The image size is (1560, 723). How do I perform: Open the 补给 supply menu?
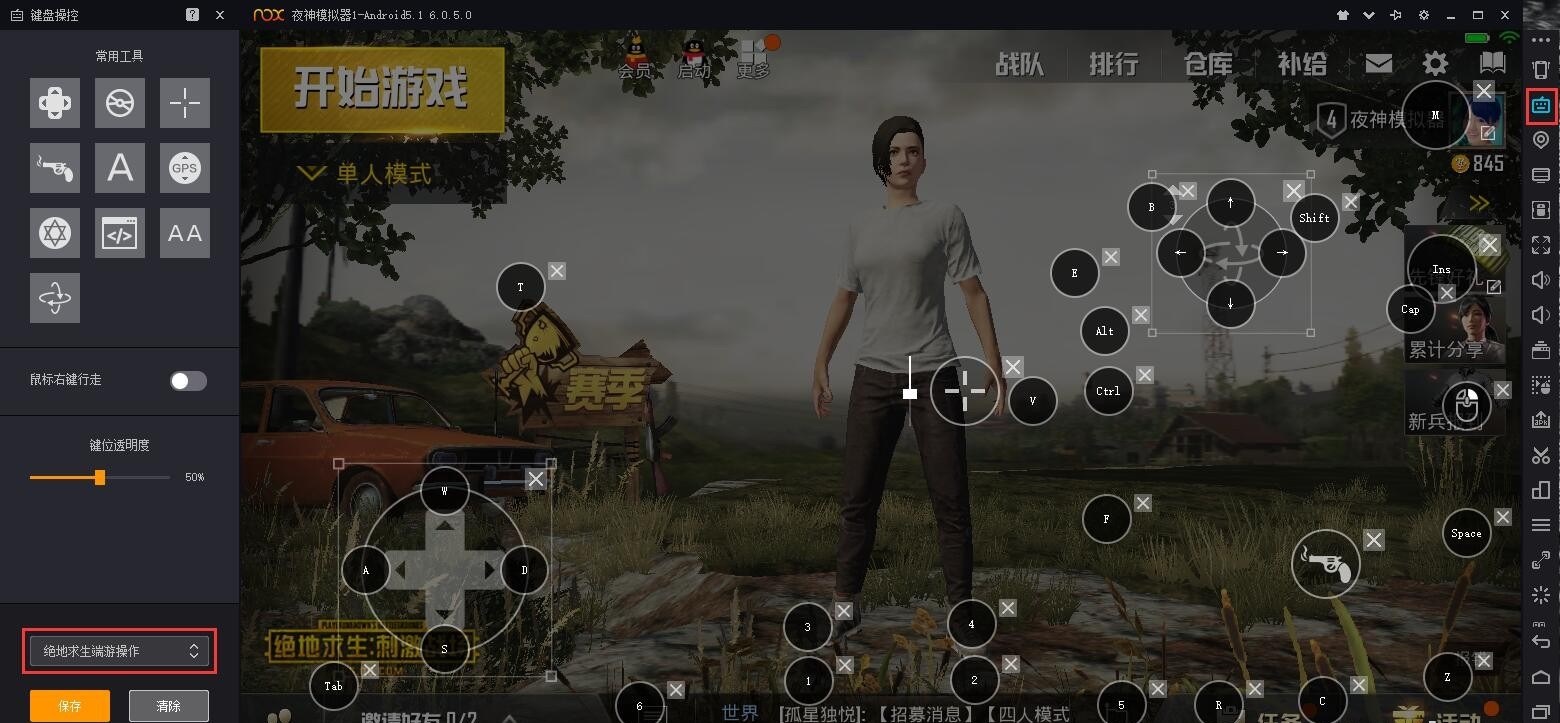pos(1302,65)
